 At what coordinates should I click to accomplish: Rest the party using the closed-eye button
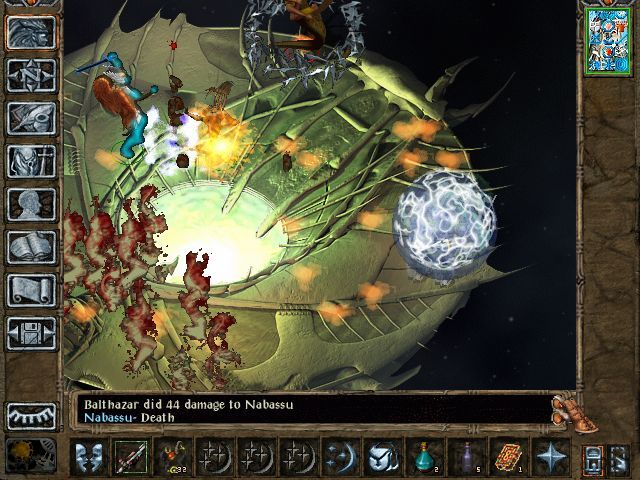point(31,415)
